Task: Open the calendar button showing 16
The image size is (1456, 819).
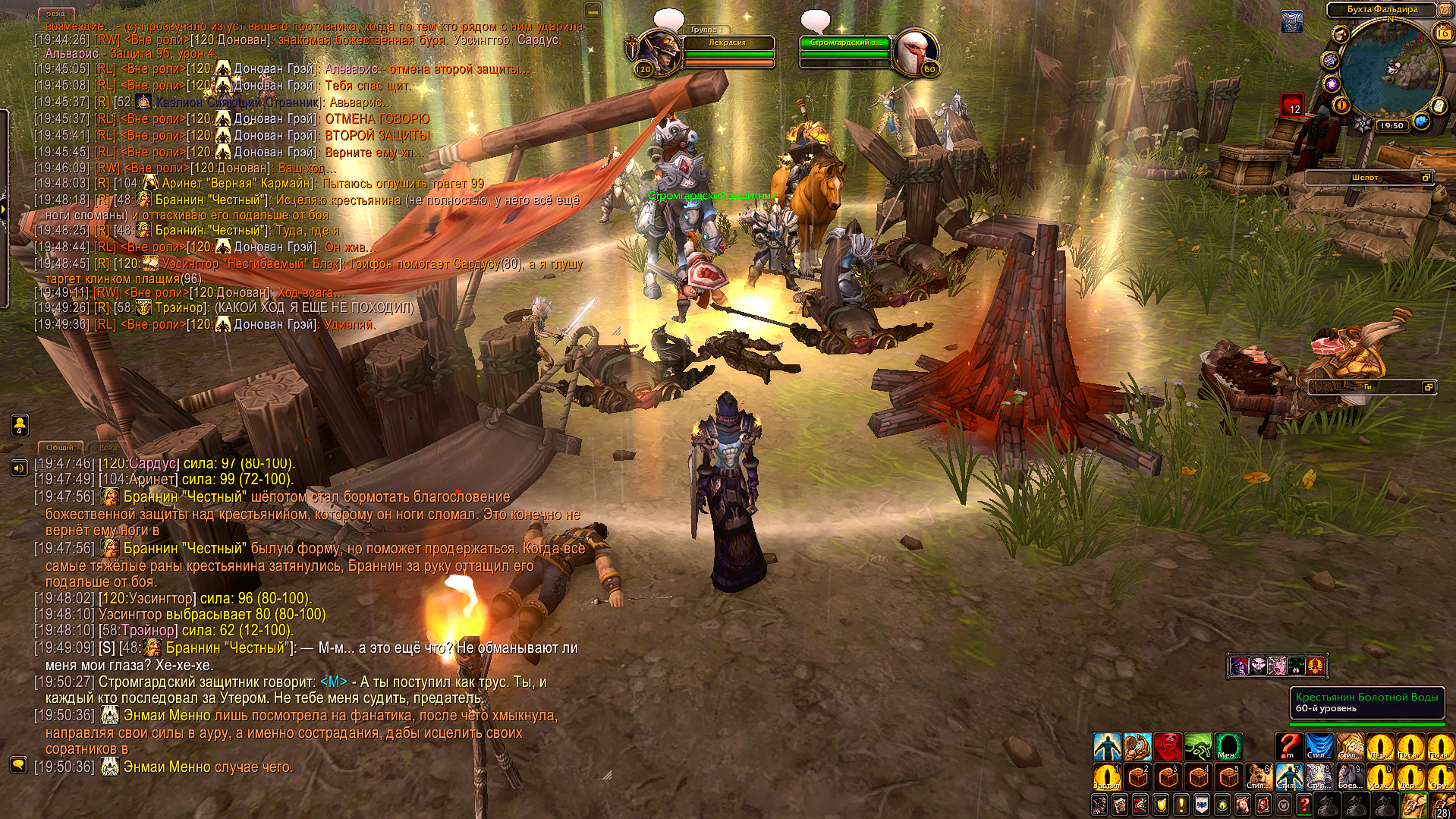Action: pyautogui.click(x=1443, y=33)
